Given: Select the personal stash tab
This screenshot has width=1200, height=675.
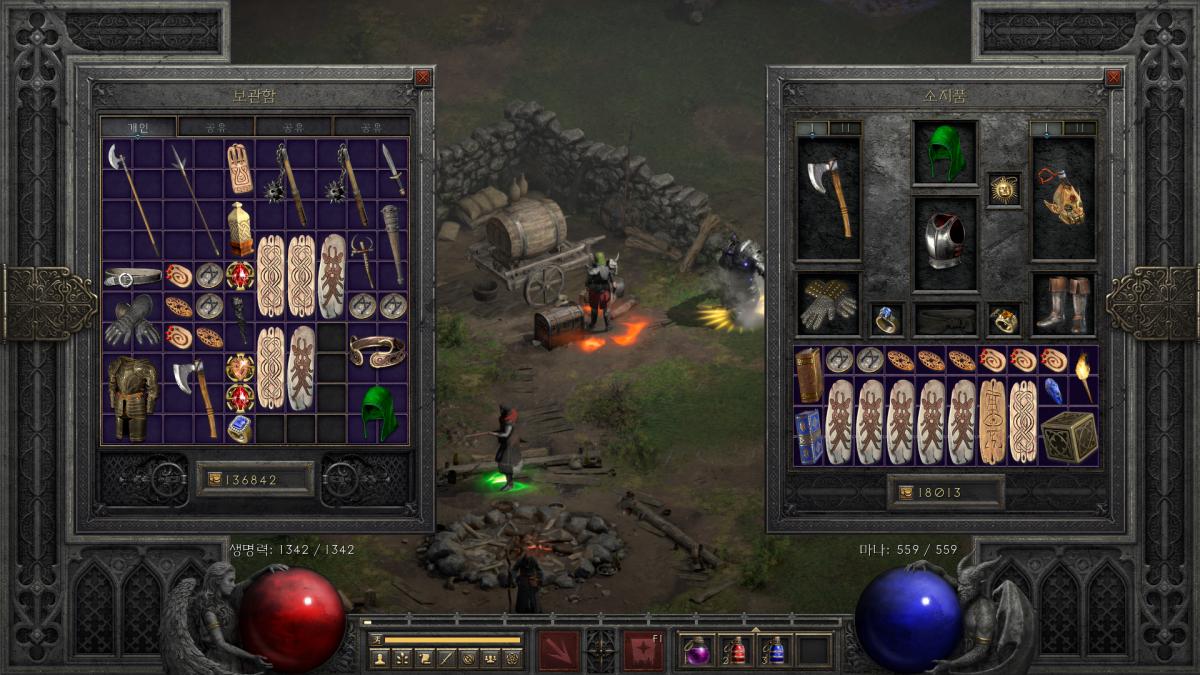Looking at the screenshot, I should point(138,127).
